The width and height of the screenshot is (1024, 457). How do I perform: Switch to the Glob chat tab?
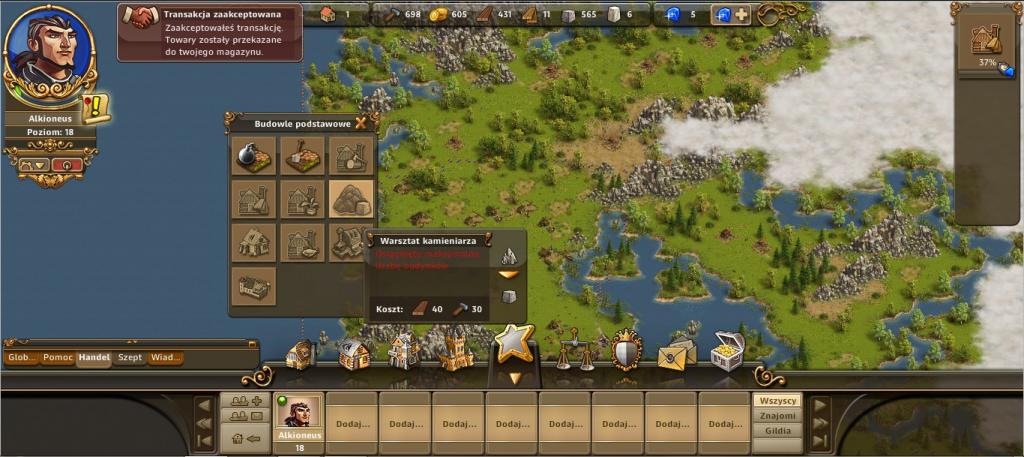pos(20,358)
